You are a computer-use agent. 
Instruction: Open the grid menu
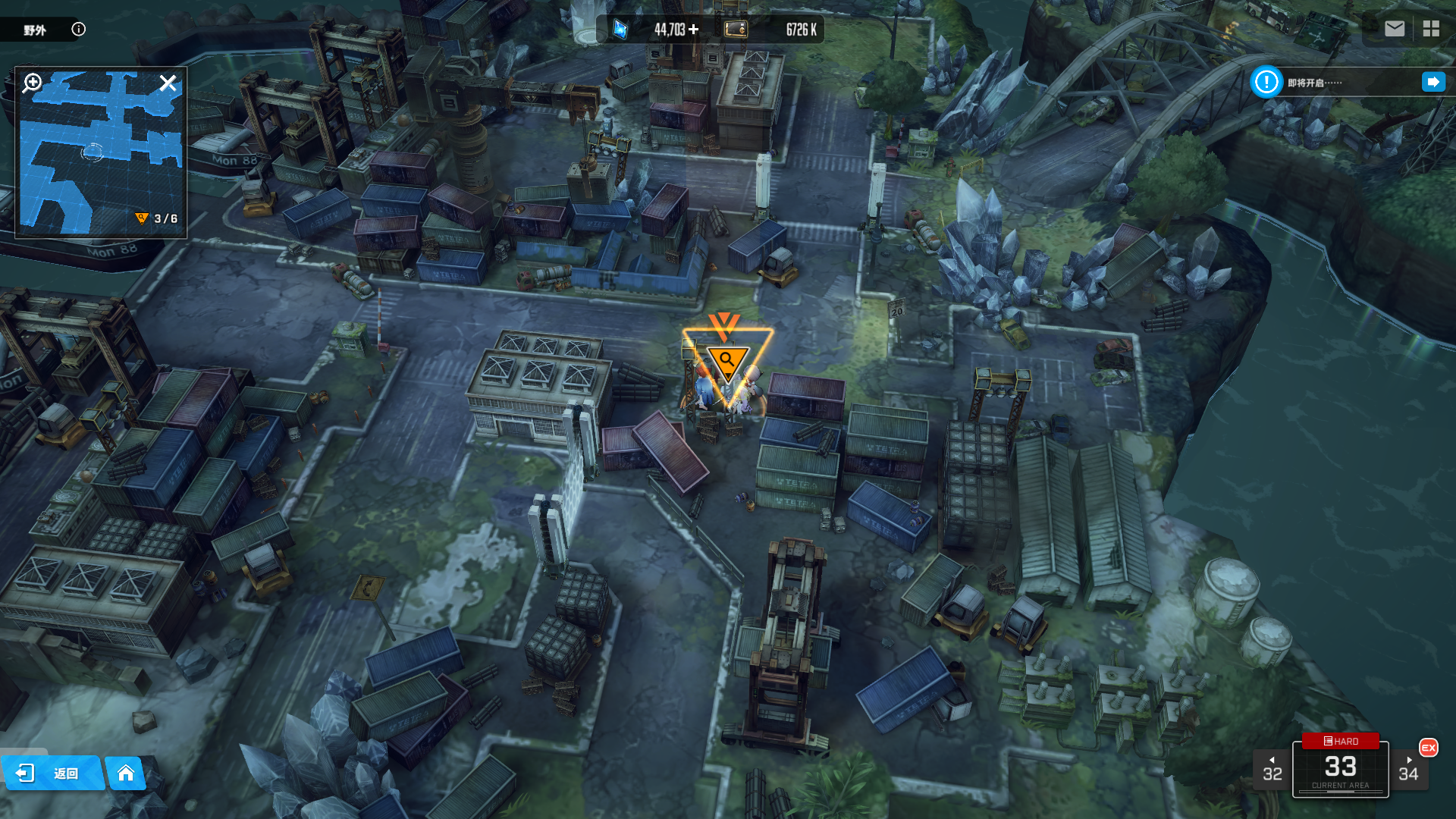1431,29
